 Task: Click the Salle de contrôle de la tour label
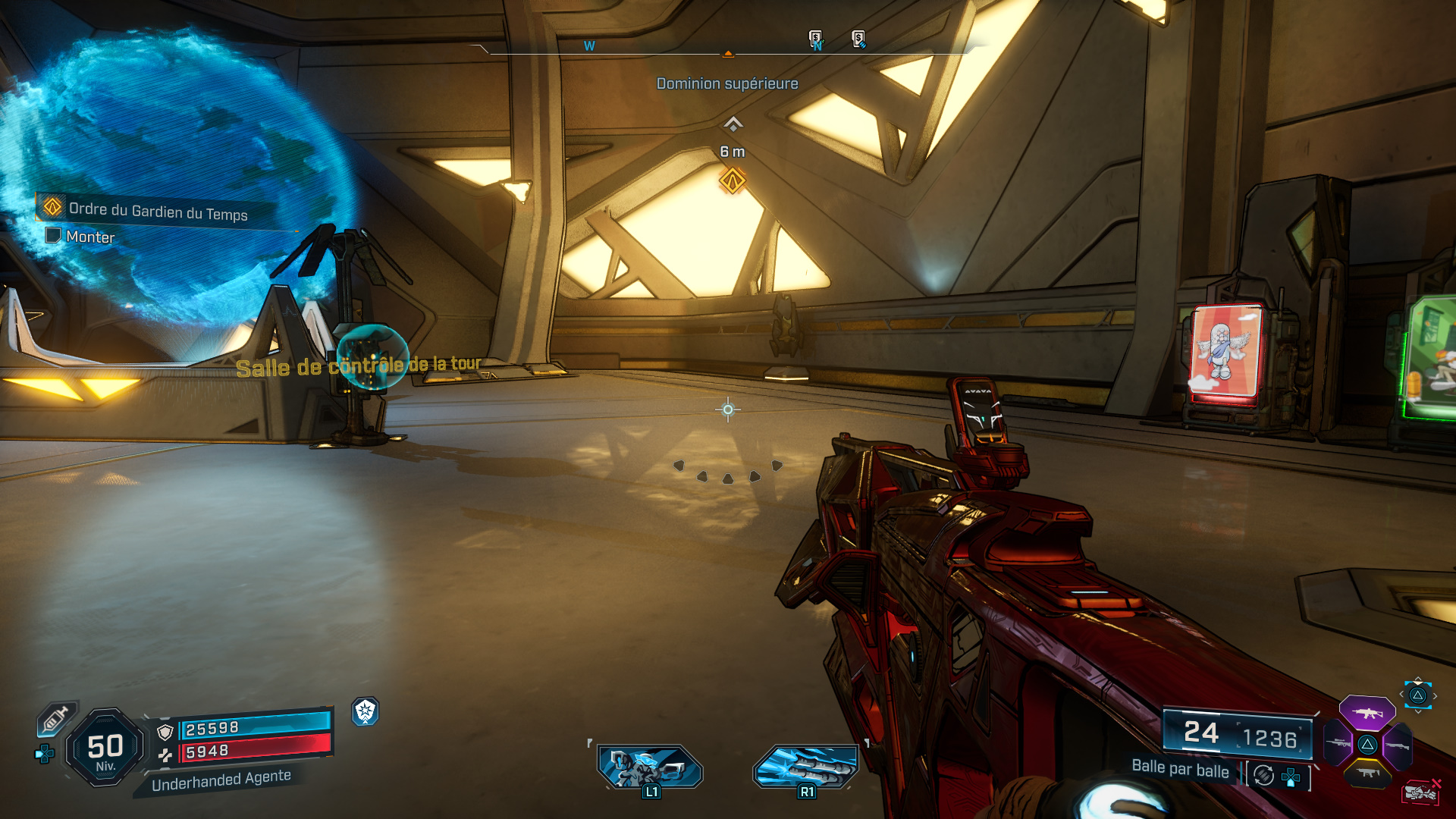pos(359,366)
